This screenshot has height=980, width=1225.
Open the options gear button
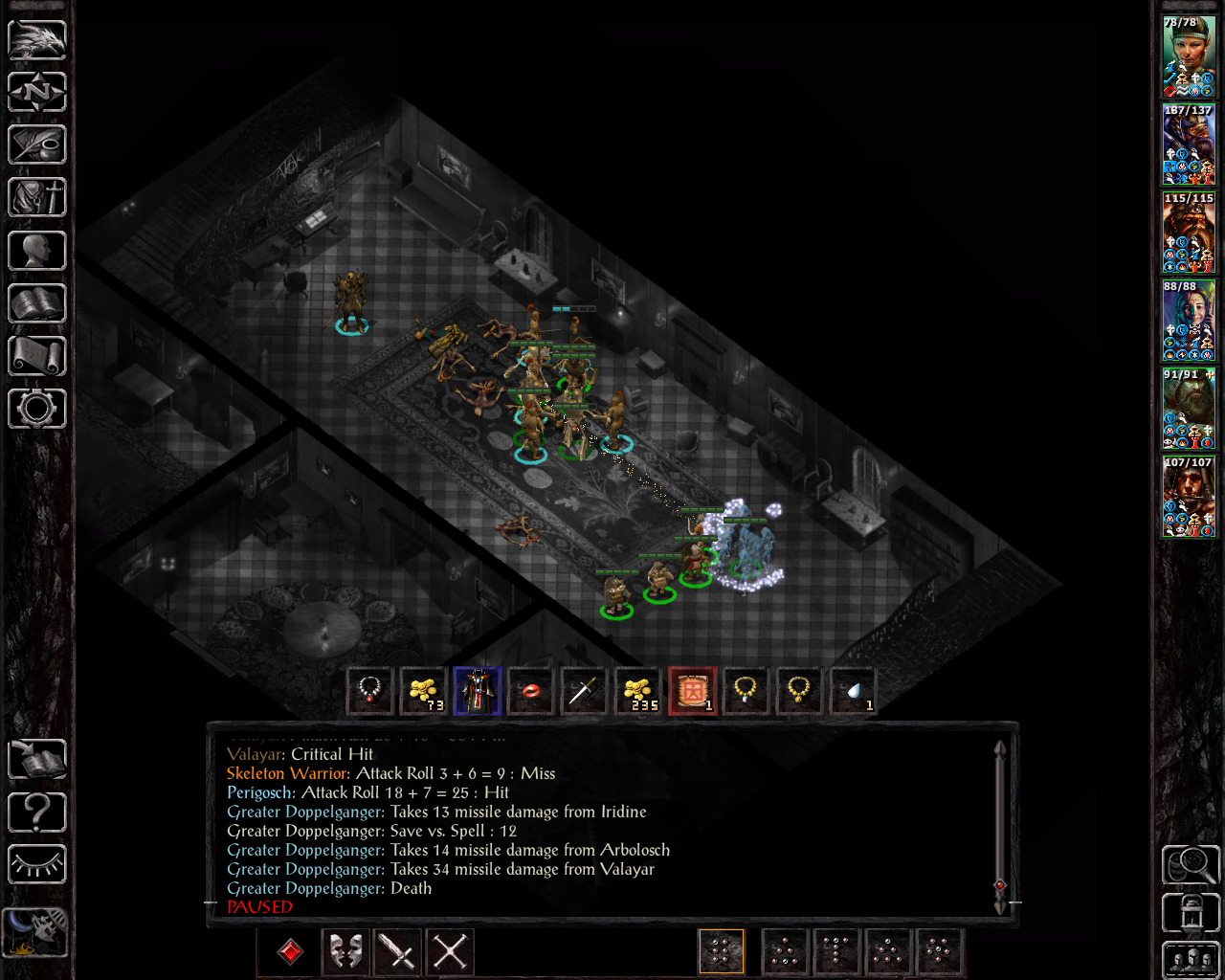tap(37, 409)
